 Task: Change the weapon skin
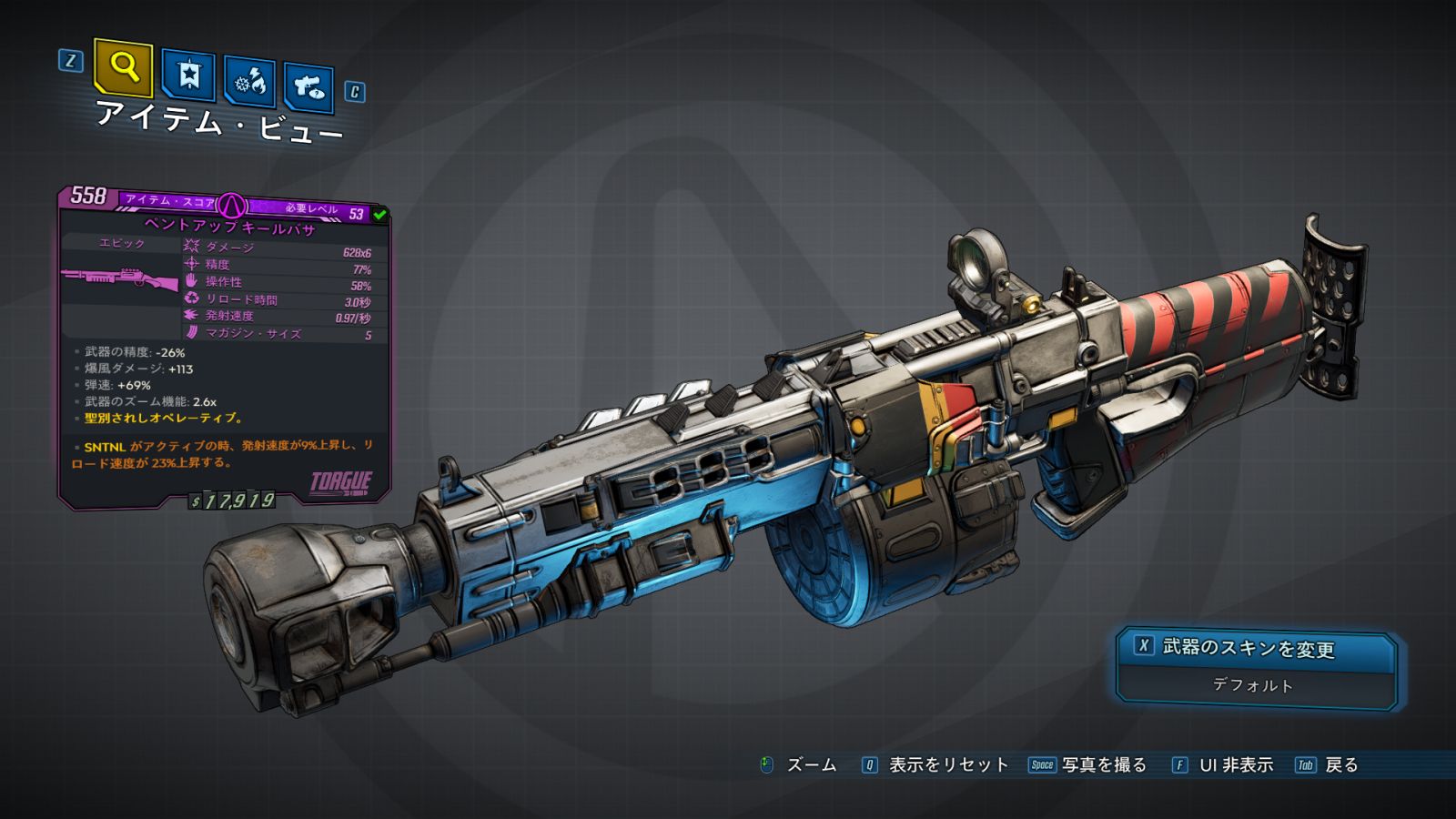click(1255, 647)
